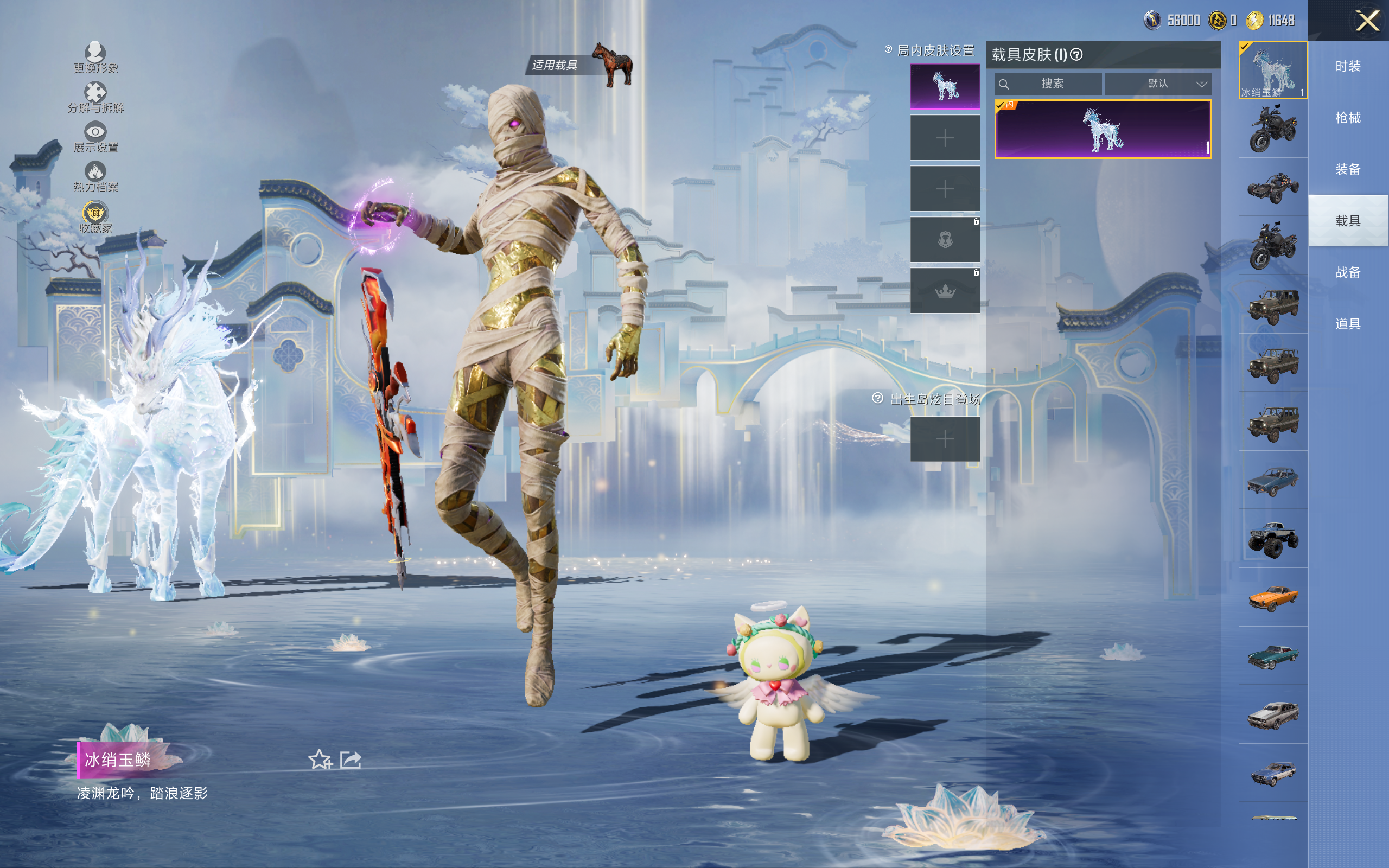Open the 收藏家 collector badge

[95, 218]
